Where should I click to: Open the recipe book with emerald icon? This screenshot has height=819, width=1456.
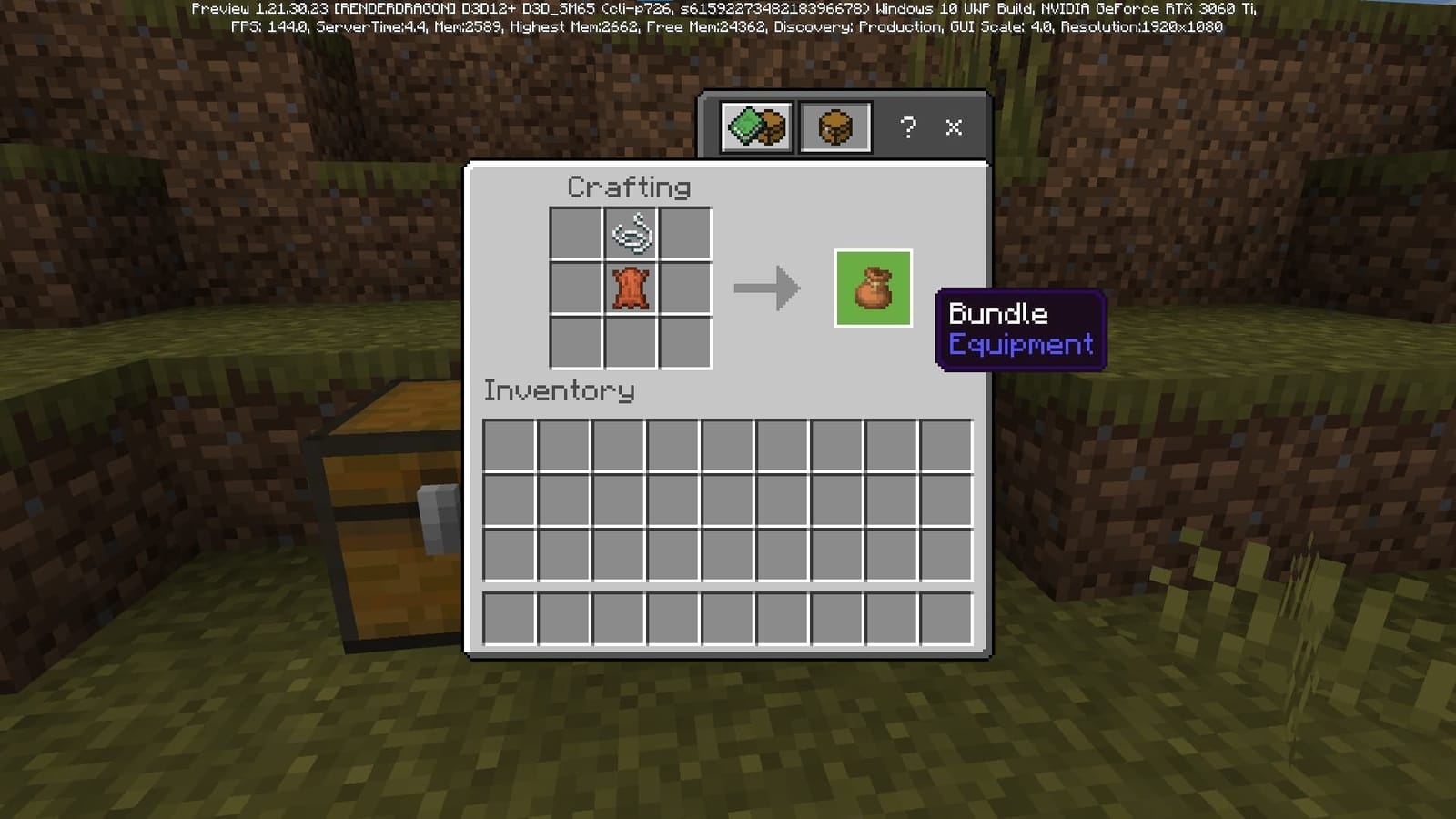point(754,126)
